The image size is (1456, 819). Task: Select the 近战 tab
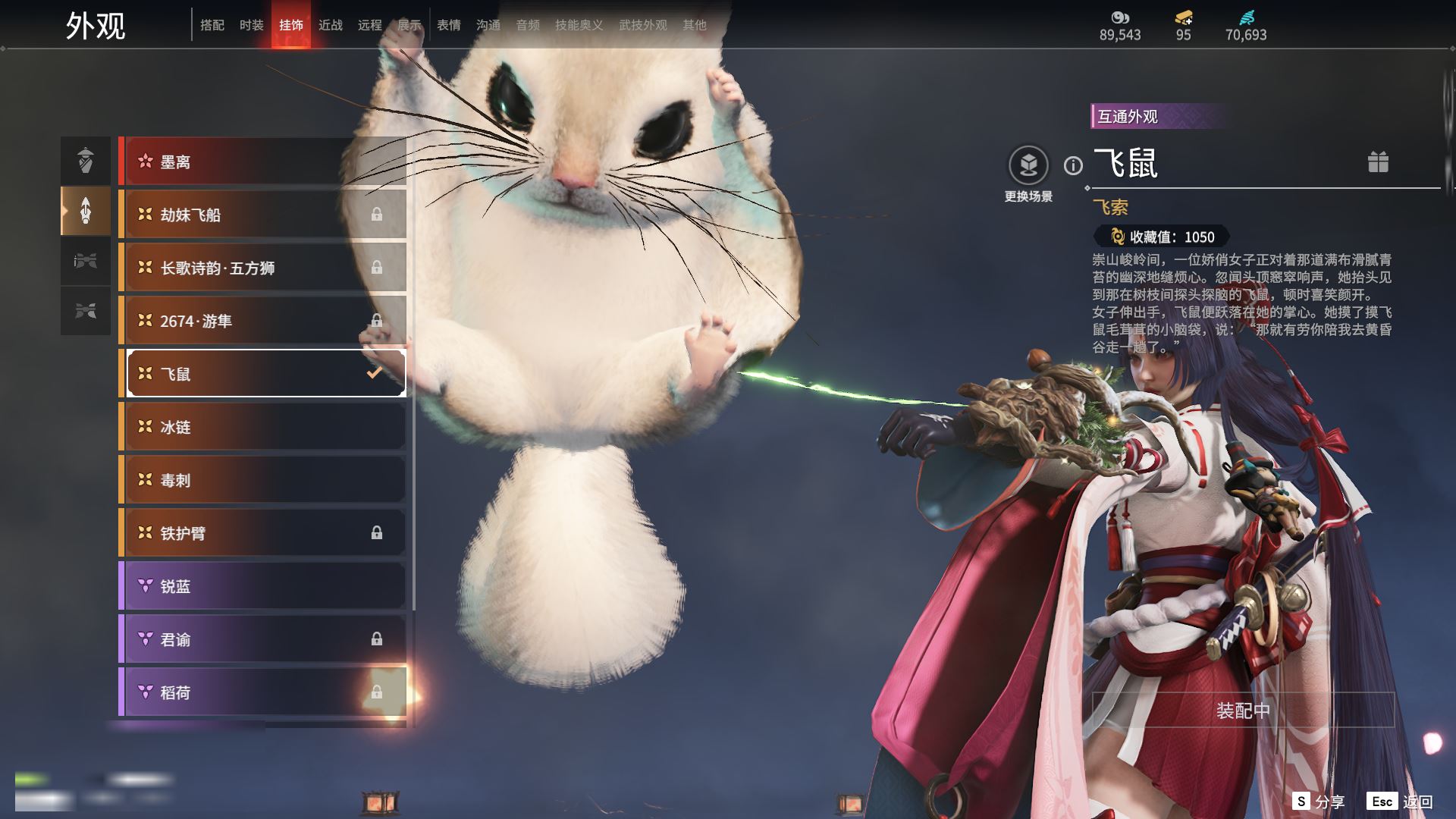pyautogui.click(x=331, y=25)
